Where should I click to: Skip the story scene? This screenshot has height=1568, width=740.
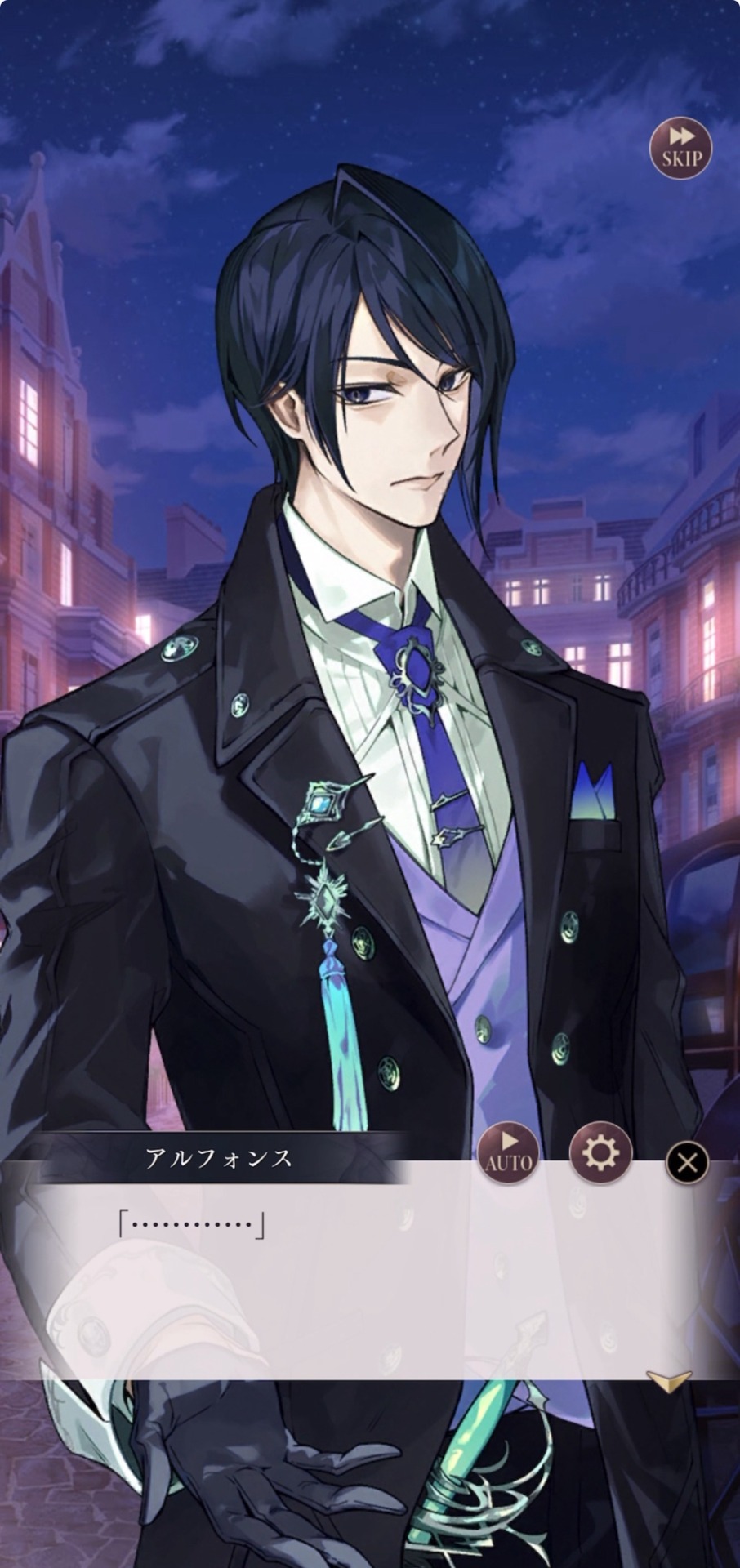point(680,149)
